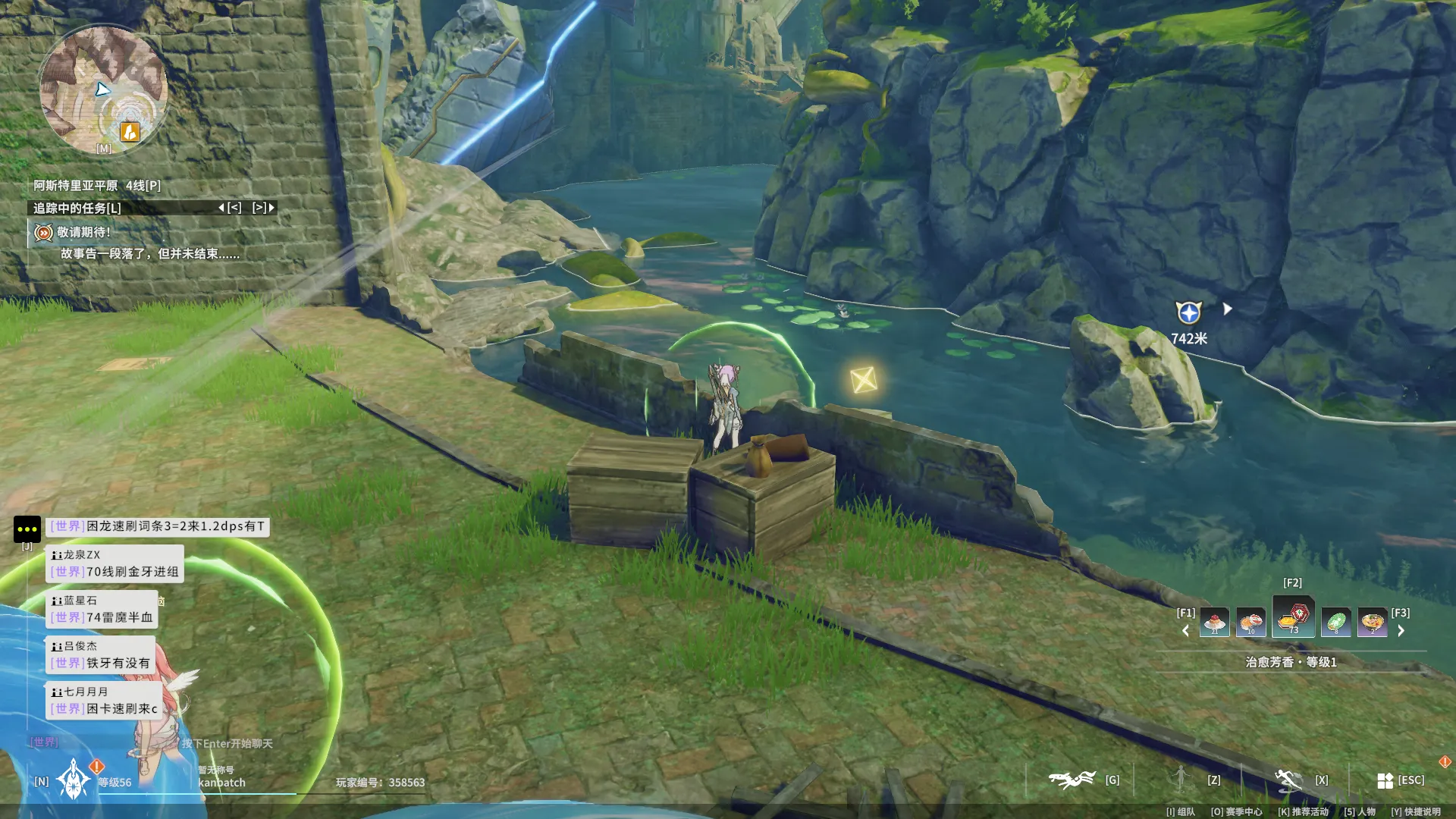Cycle the item bar to the right

1401,630
